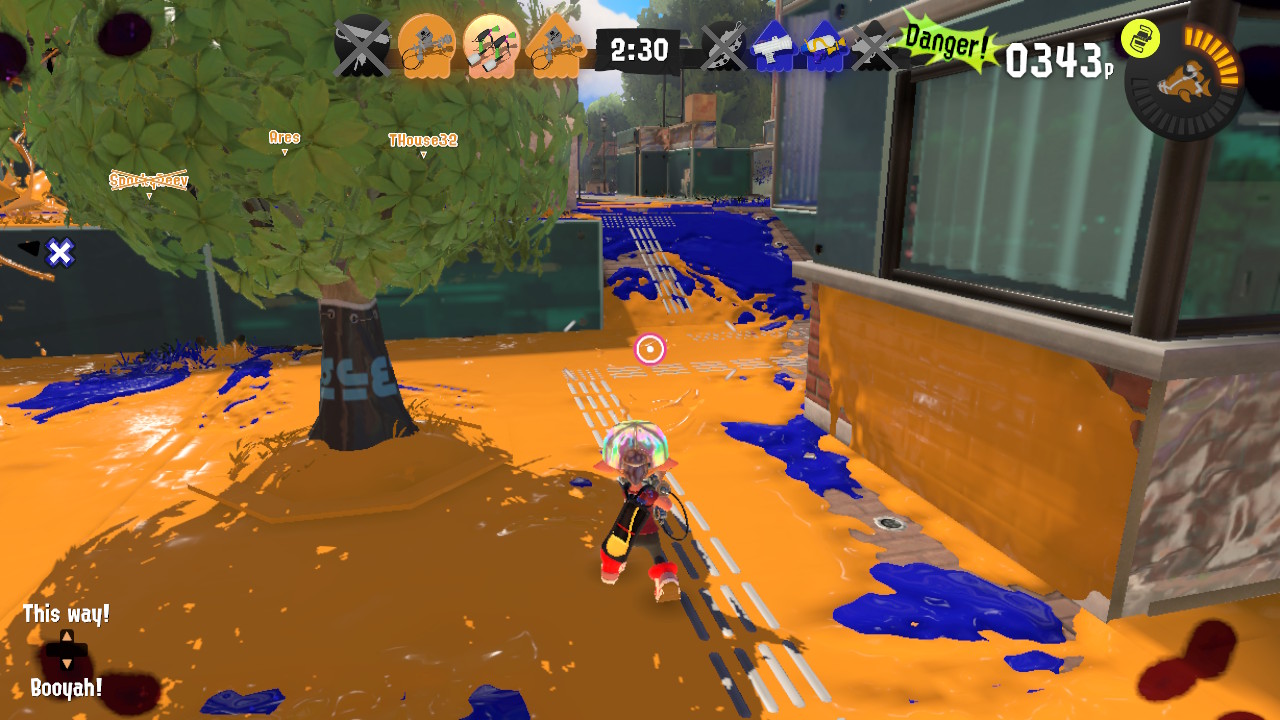The image size is (1280, 720).
Task: Select the splatted orange teammate icon
Action: (361, 46)
